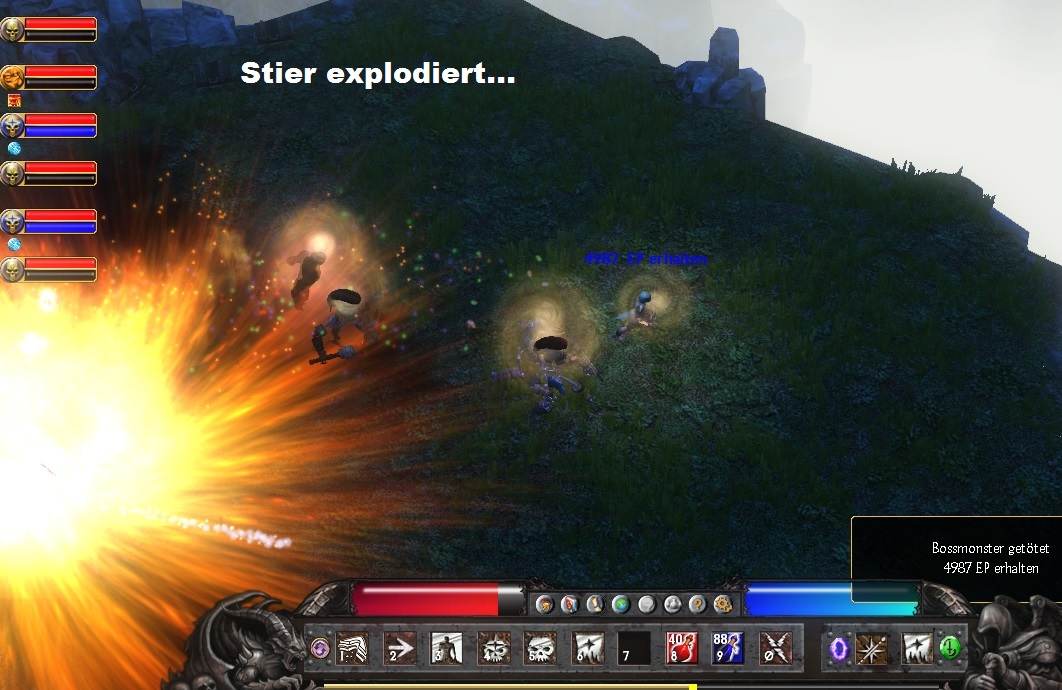Screen dimensions: 1062x690
Task: Click the purple portal orb icon
Action: 838,648
